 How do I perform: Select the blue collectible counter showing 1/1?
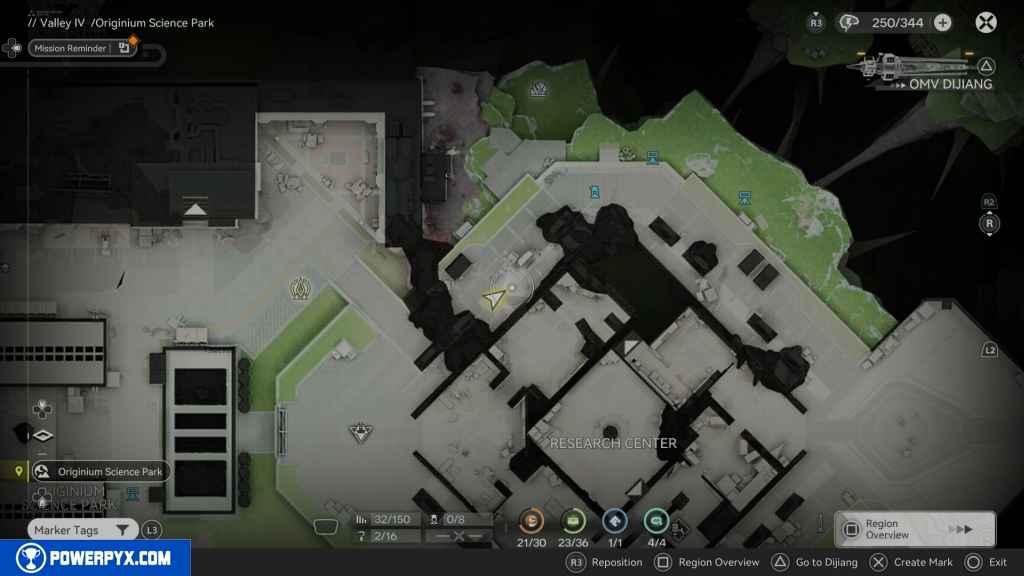pyautogui.click(x=615, y=520)
